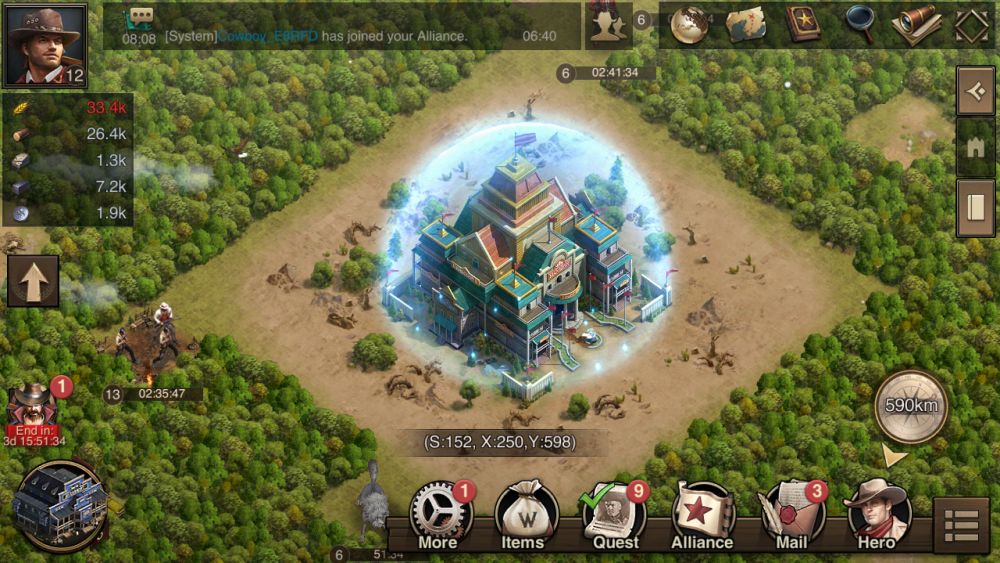Screen dimensions: 1000x563
Task: Open the world globe icon
Action: pyautogui.click(x=689, y=25)
